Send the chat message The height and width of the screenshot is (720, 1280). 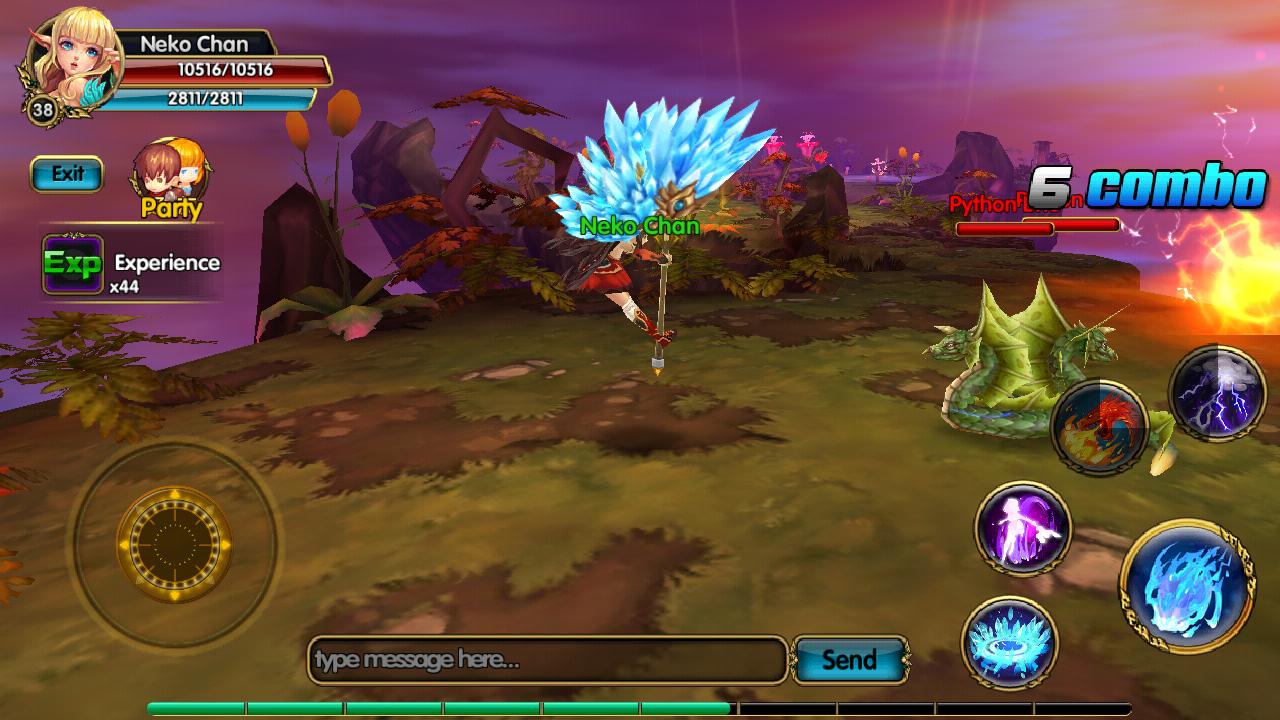coord(849,660)
